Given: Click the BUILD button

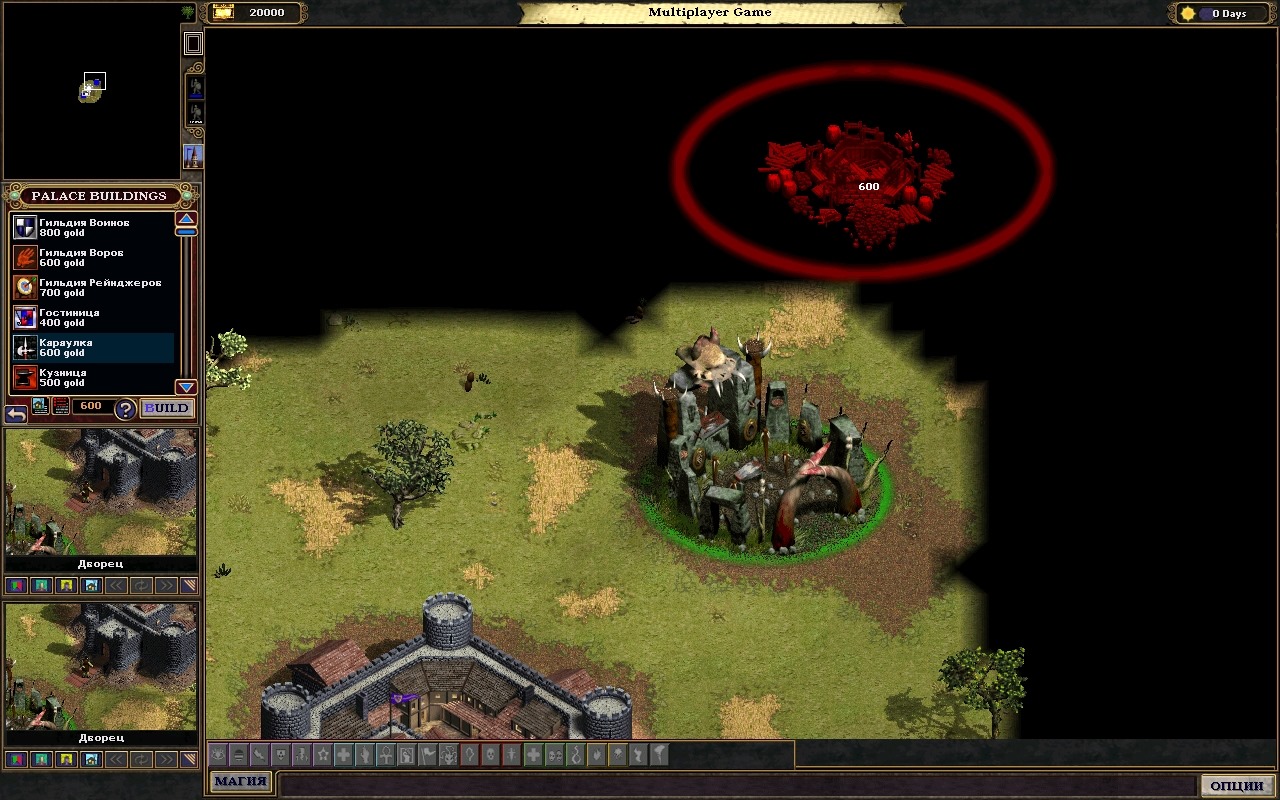Looking at the screenshot, I should point(166,408).
